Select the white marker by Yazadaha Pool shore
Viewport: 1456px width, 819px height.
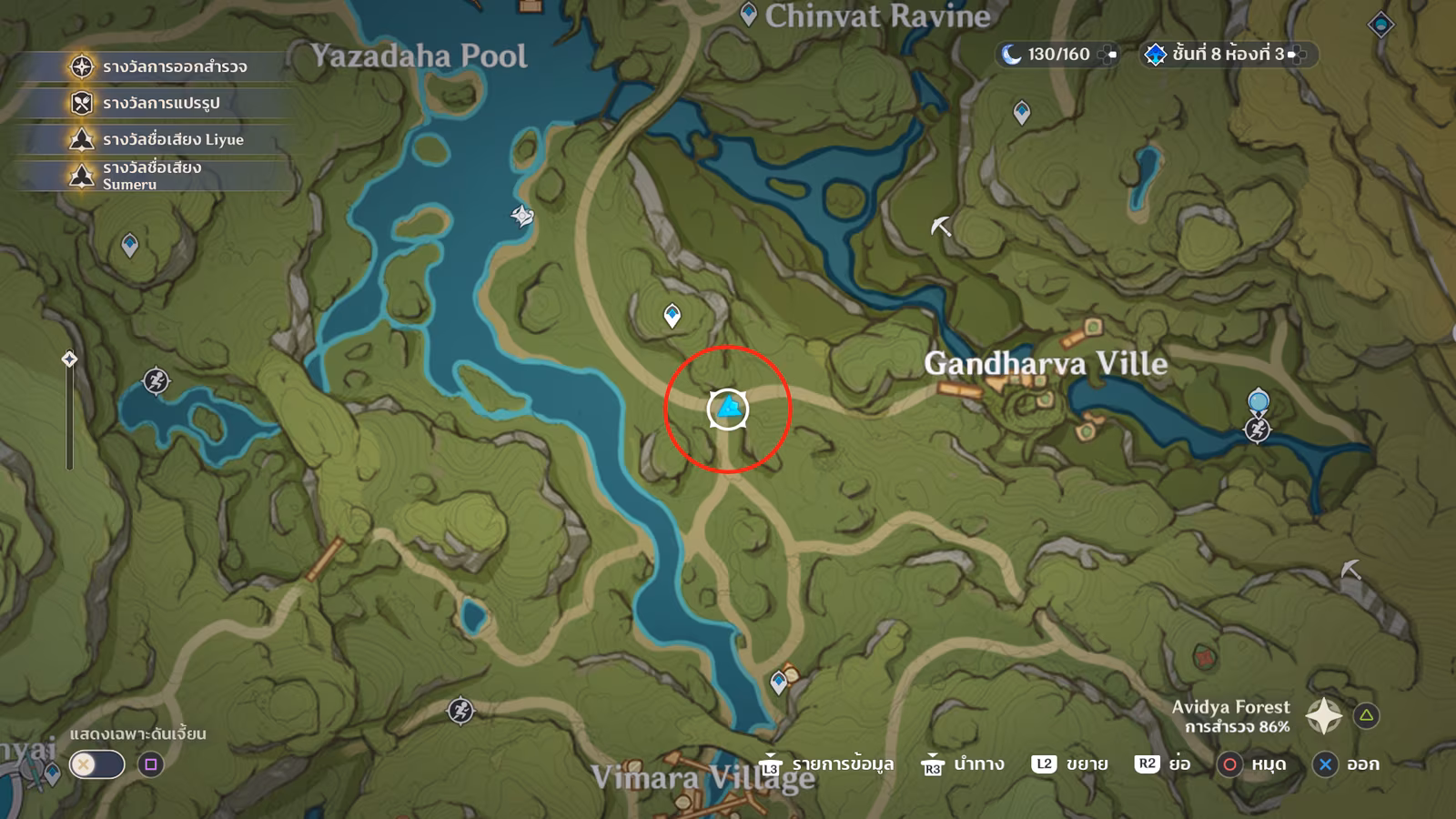click(522, 216)
